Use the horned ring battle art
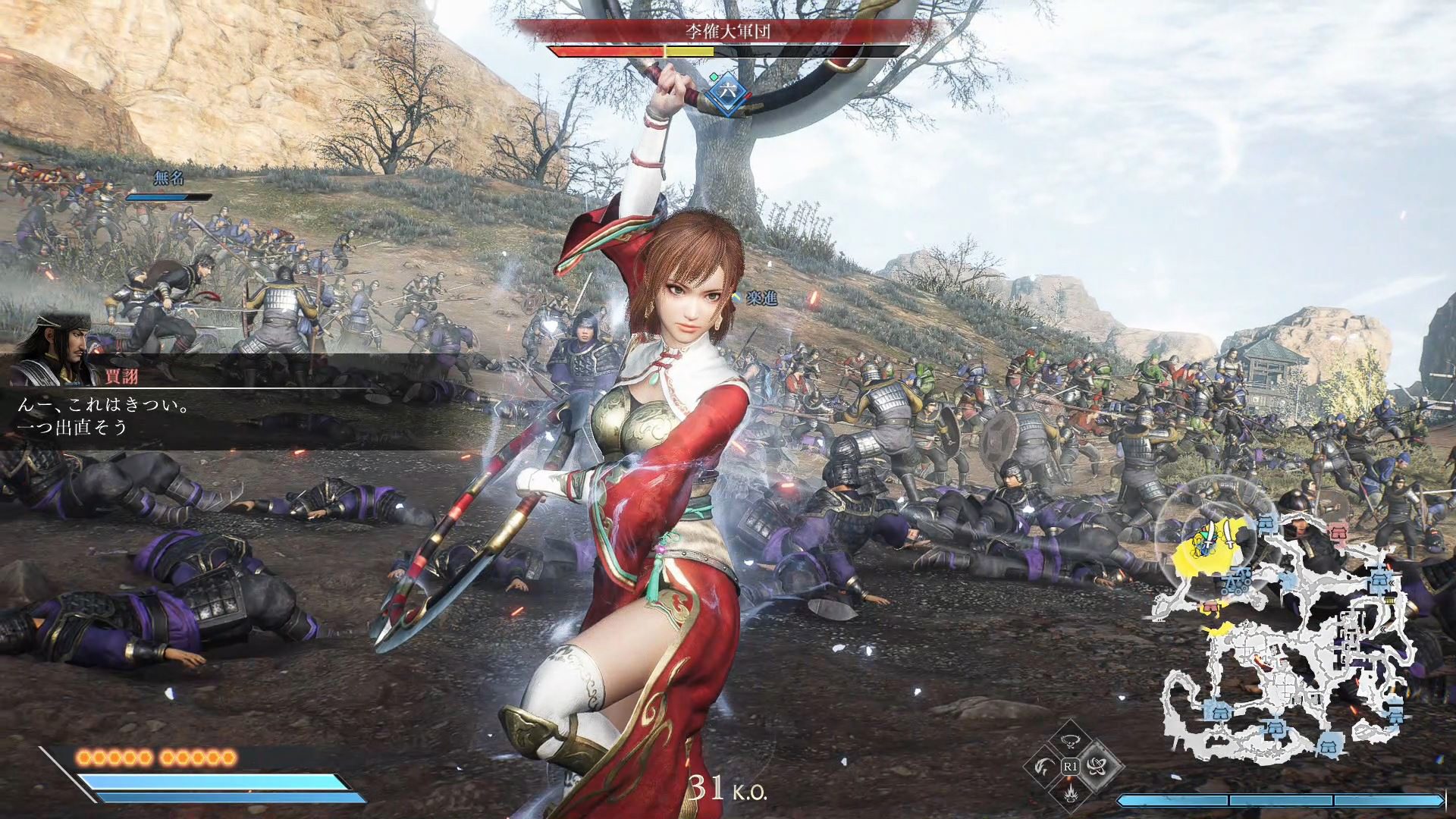1456x819 pixels. pyautogui.click(x=1070, y=743)
